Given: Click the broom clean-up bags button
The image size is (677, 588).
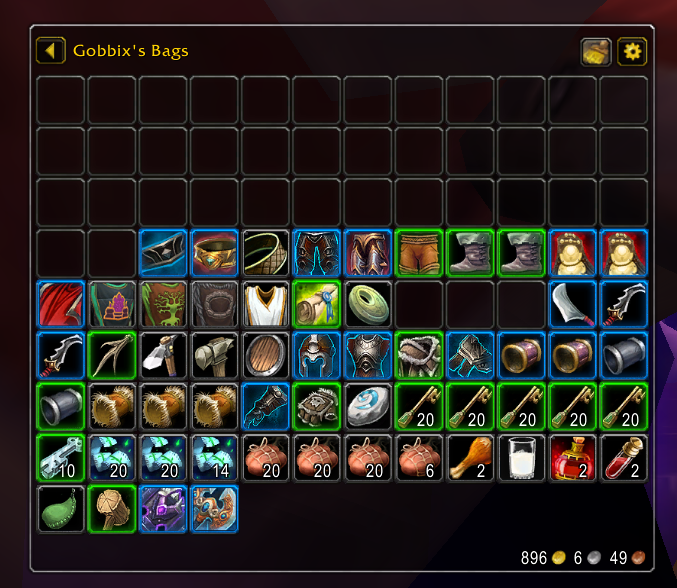Looking at the screenshot, I should click(x=596, y=51).
